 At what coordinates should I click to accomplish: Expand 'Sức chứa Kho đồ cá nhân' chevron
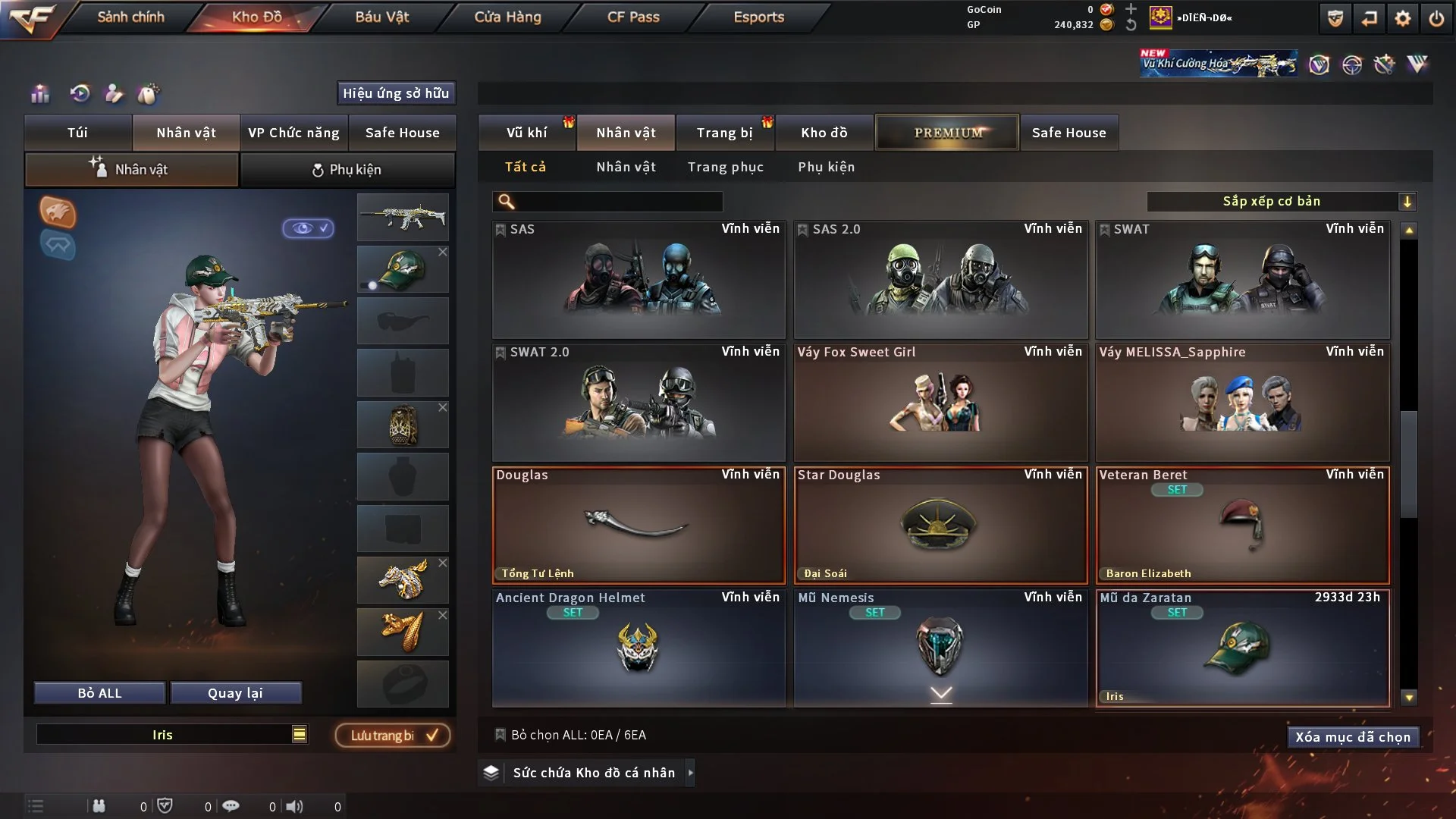pyautogui.click(x=690, y=773)
